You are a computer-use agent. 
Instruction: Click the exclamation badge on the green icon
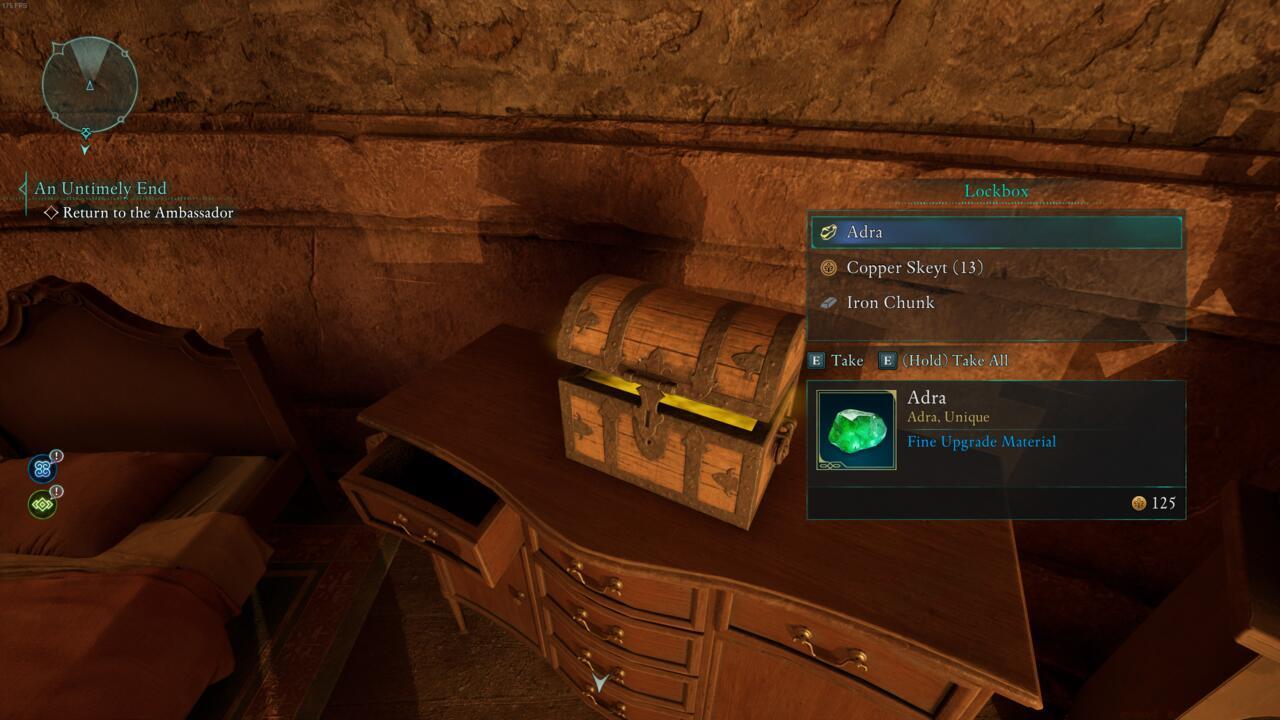pos(57,489)
